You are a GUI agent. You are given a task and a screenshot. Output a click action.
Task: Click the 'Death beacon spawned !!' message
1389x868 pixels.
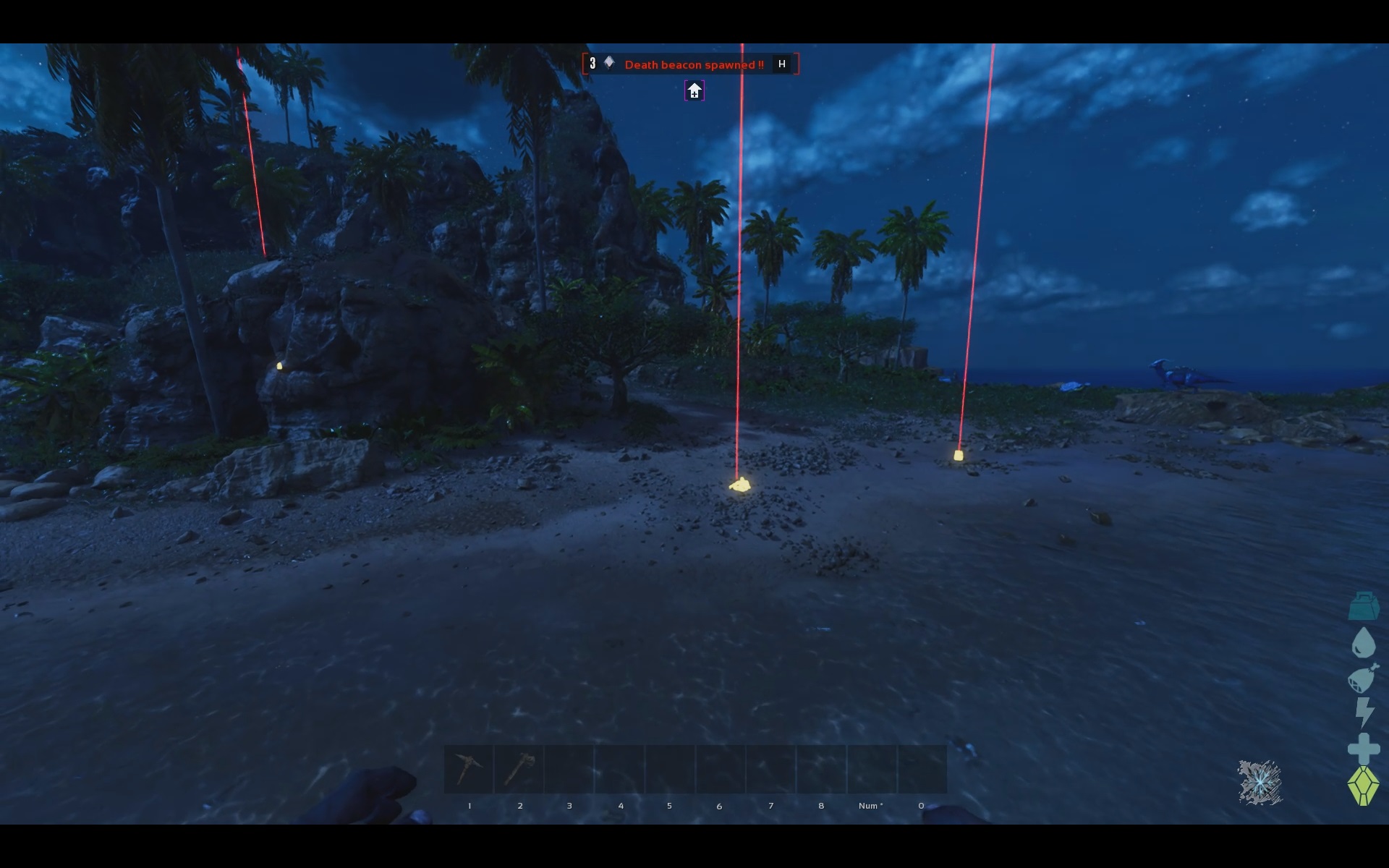pyautogui.click(x=693, y=64)
